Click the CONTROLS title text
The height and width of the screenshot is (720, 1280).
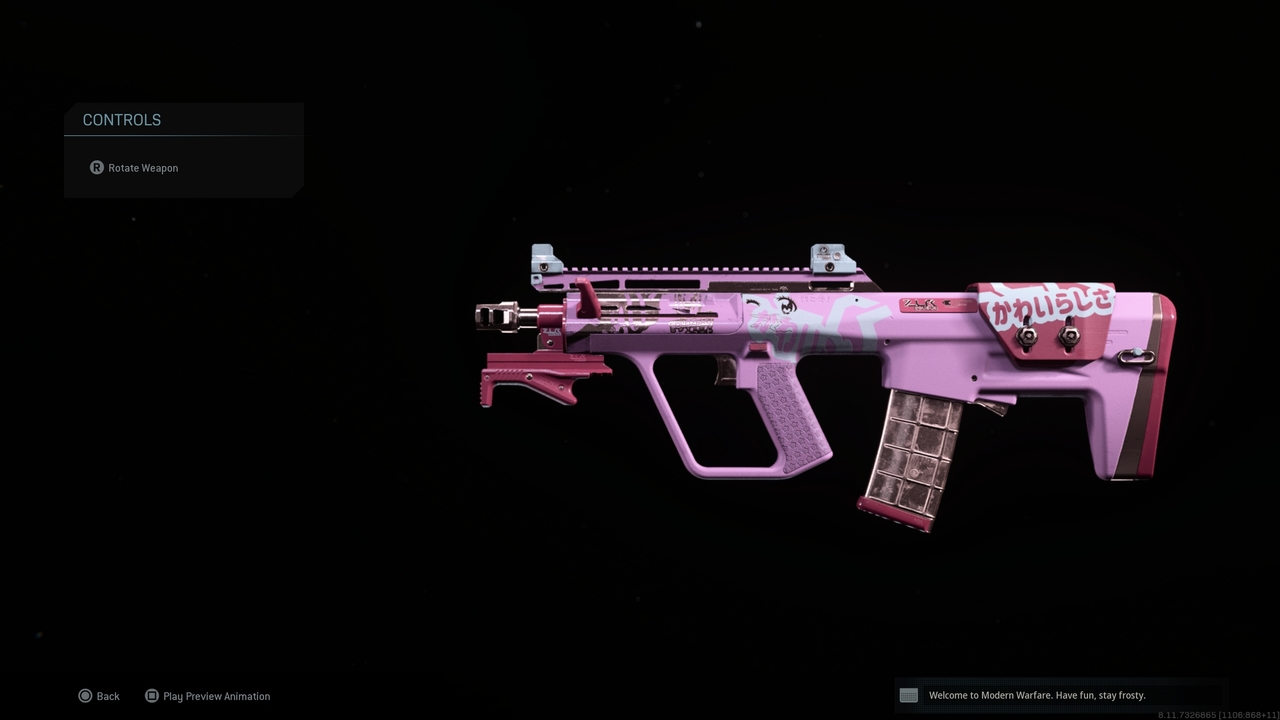click(121, 119)
